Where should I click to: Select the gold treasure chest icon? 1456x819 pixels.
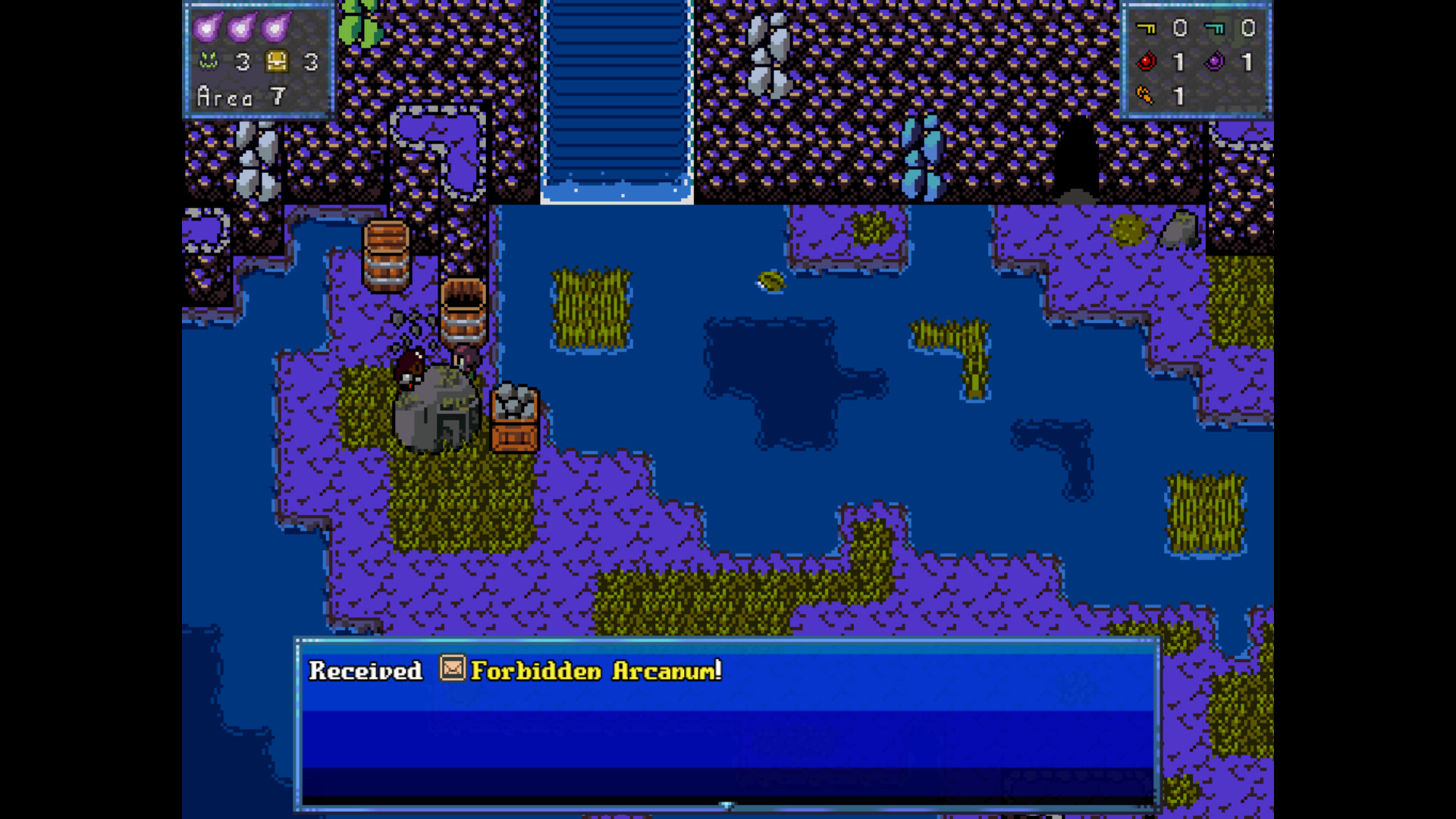(x=276, y=62)
